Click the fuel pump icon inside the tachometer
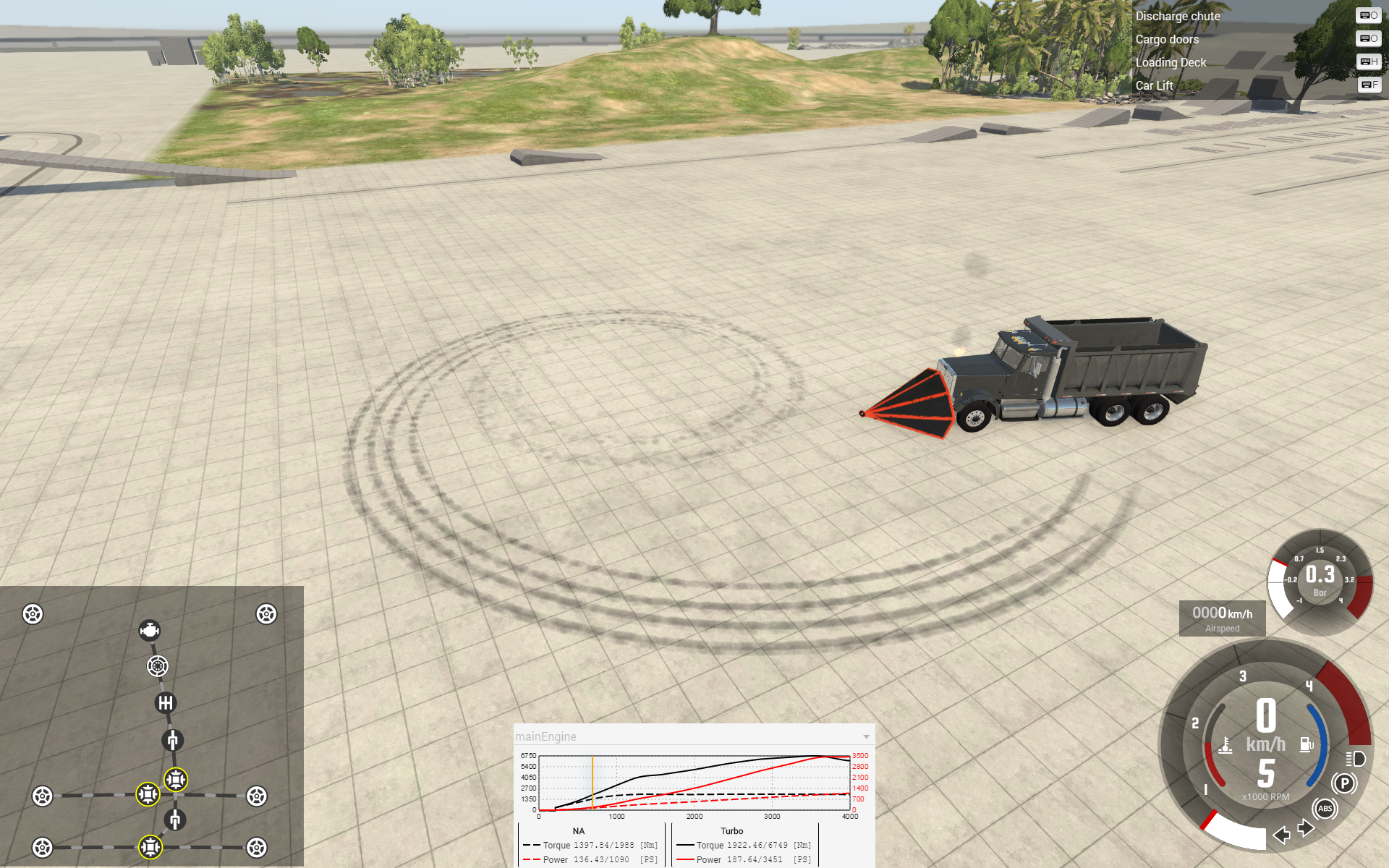The width and height of the screenshot is (1389, 868). [1307, 744]
